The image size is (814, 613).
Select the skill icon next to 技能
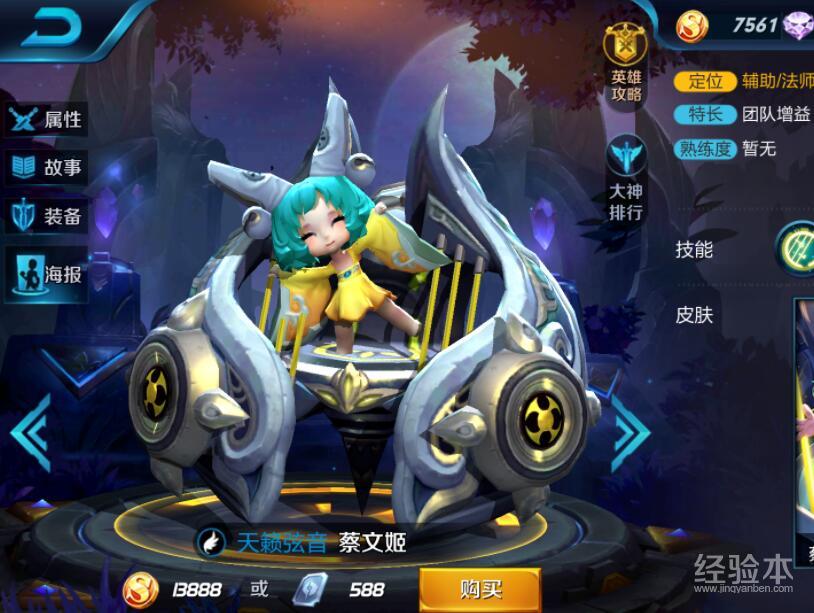coord(796,246)
